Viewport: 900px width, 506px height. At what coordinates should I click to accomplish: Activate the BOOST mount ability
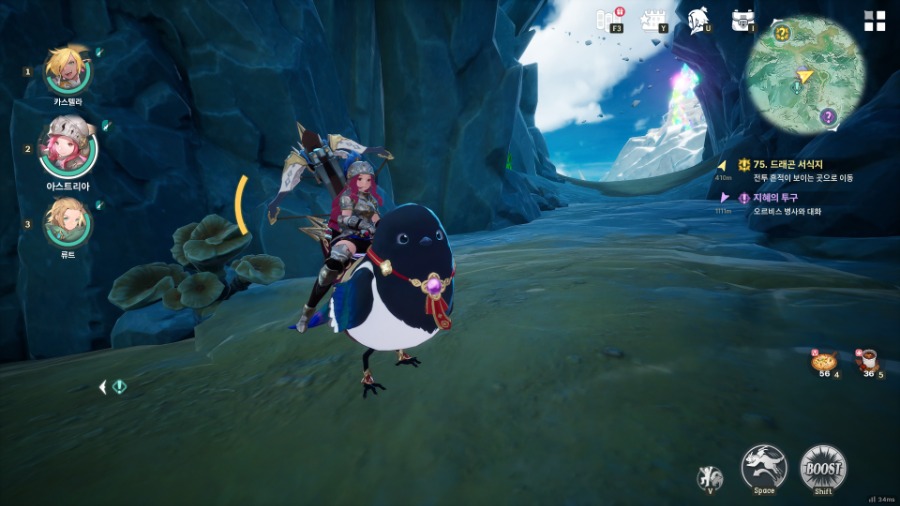(x=823, y=467)
